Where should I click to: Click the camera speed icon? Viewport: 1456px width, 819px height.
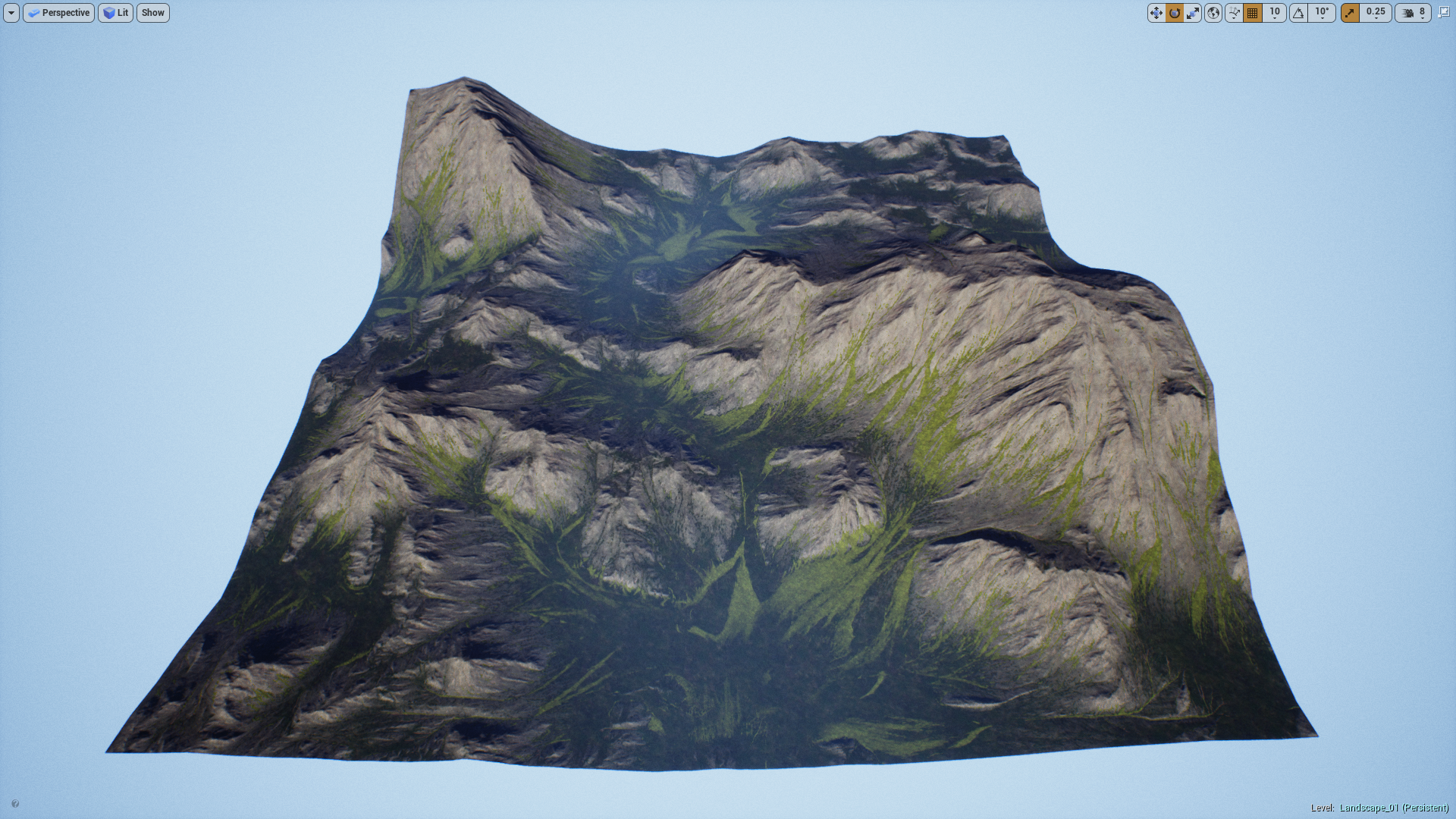(1406, 13)
